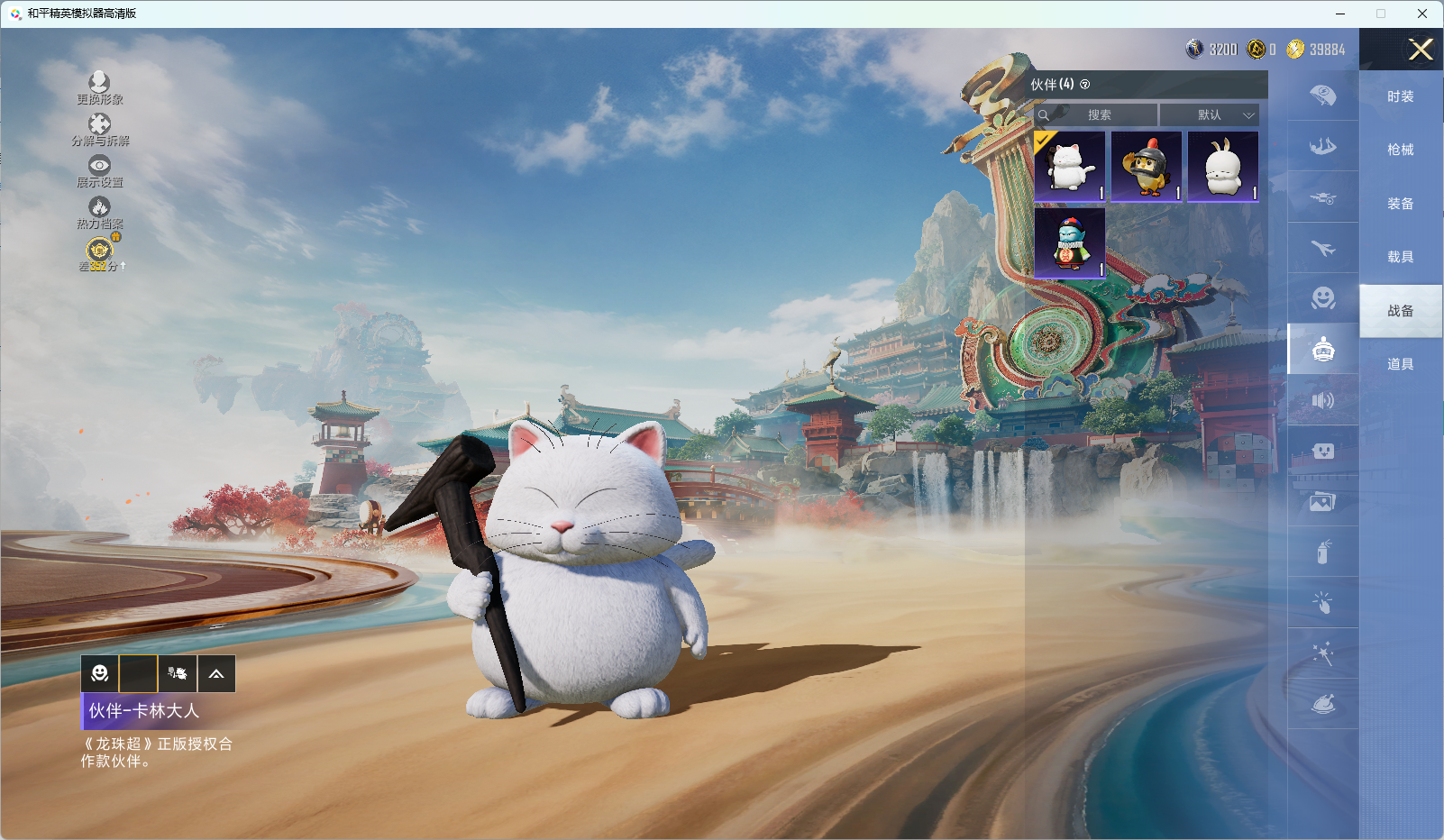Viewport: 1444px width, 840px height.
Task: Select the white cat companion thumbnail
Action: [1070, 167]
